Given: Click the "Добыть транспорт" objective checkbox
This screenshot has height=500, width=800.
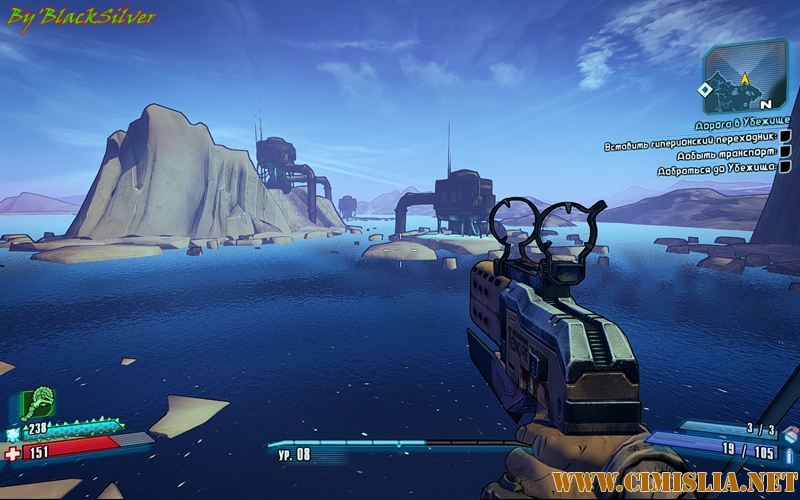Looking at the screenshot, I should click(785, 152).
